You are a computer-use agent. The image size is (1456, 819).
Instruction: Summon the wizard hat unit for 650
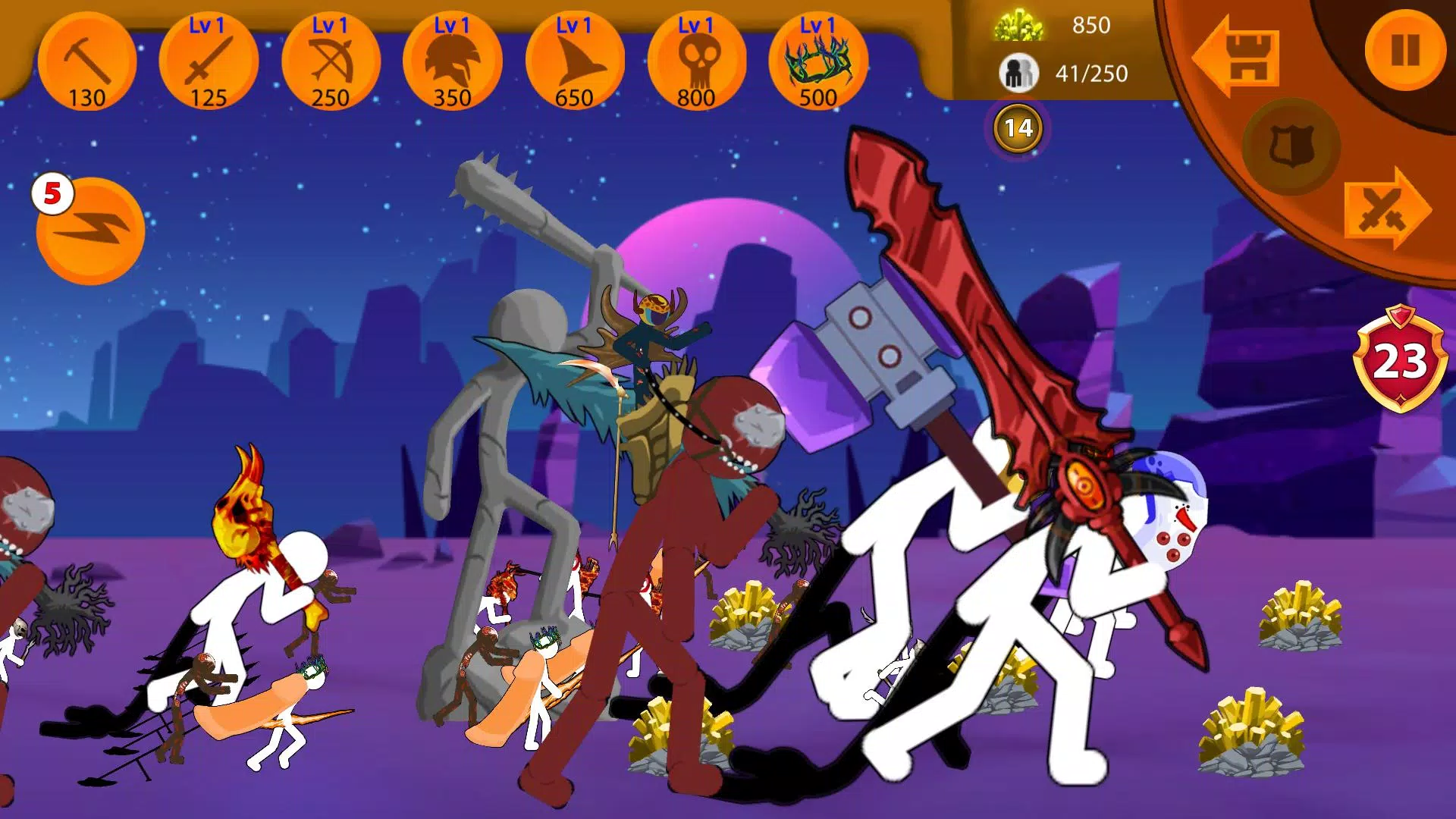coord(574,62)
